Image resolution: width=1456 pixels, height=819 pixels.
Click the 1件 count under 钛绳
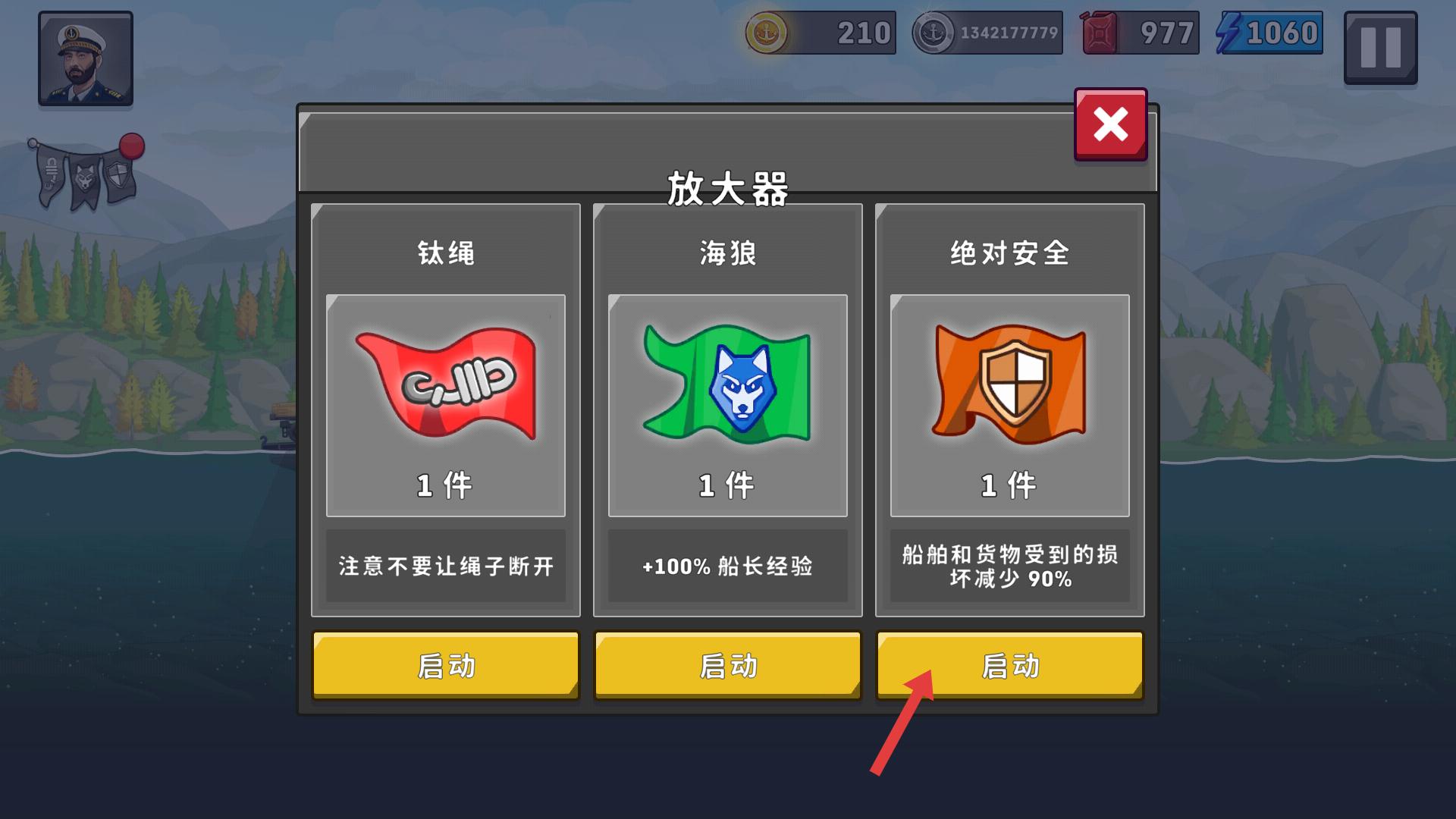pos(445,485)
